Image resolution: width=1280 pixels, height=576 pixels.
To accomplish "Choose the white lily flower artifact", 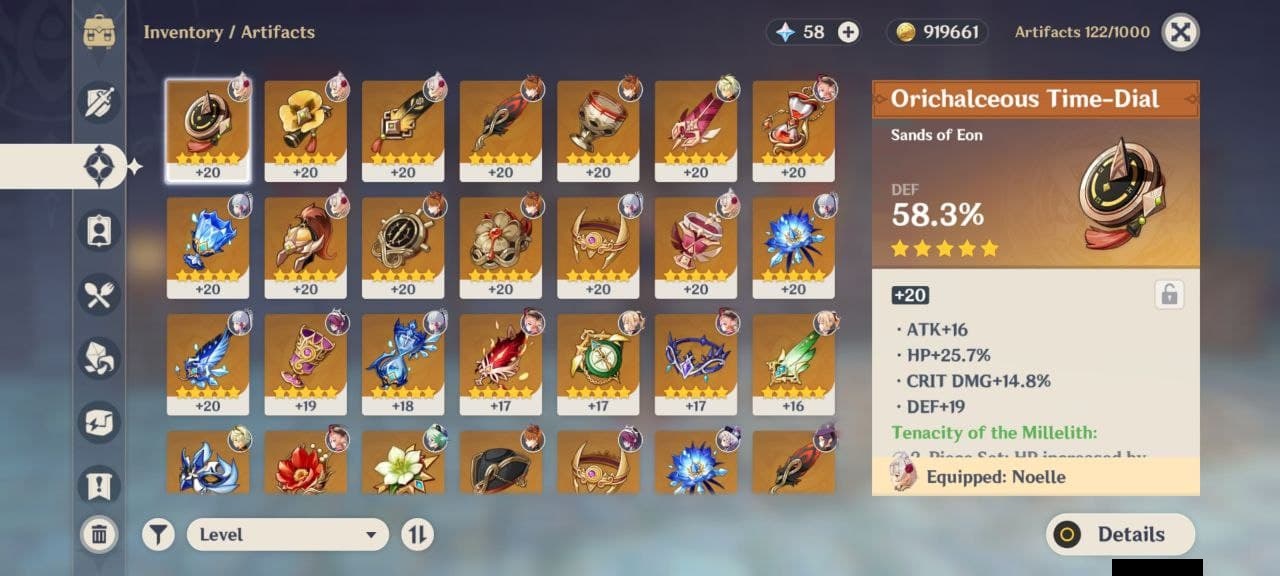I will [403, 464].
